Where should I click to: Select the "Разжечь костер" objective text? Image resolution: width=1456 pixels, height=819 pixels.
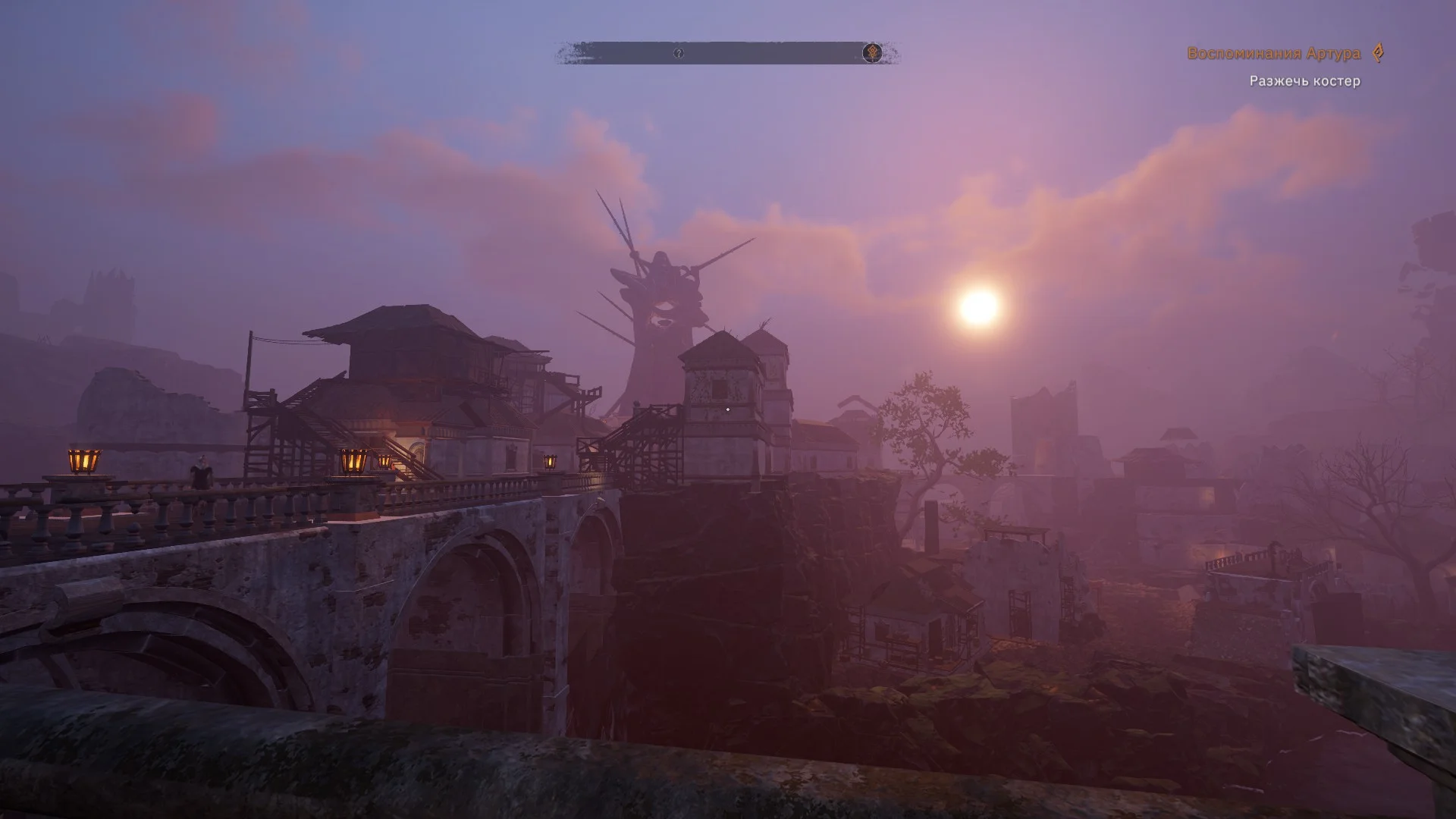point(1304,81)
